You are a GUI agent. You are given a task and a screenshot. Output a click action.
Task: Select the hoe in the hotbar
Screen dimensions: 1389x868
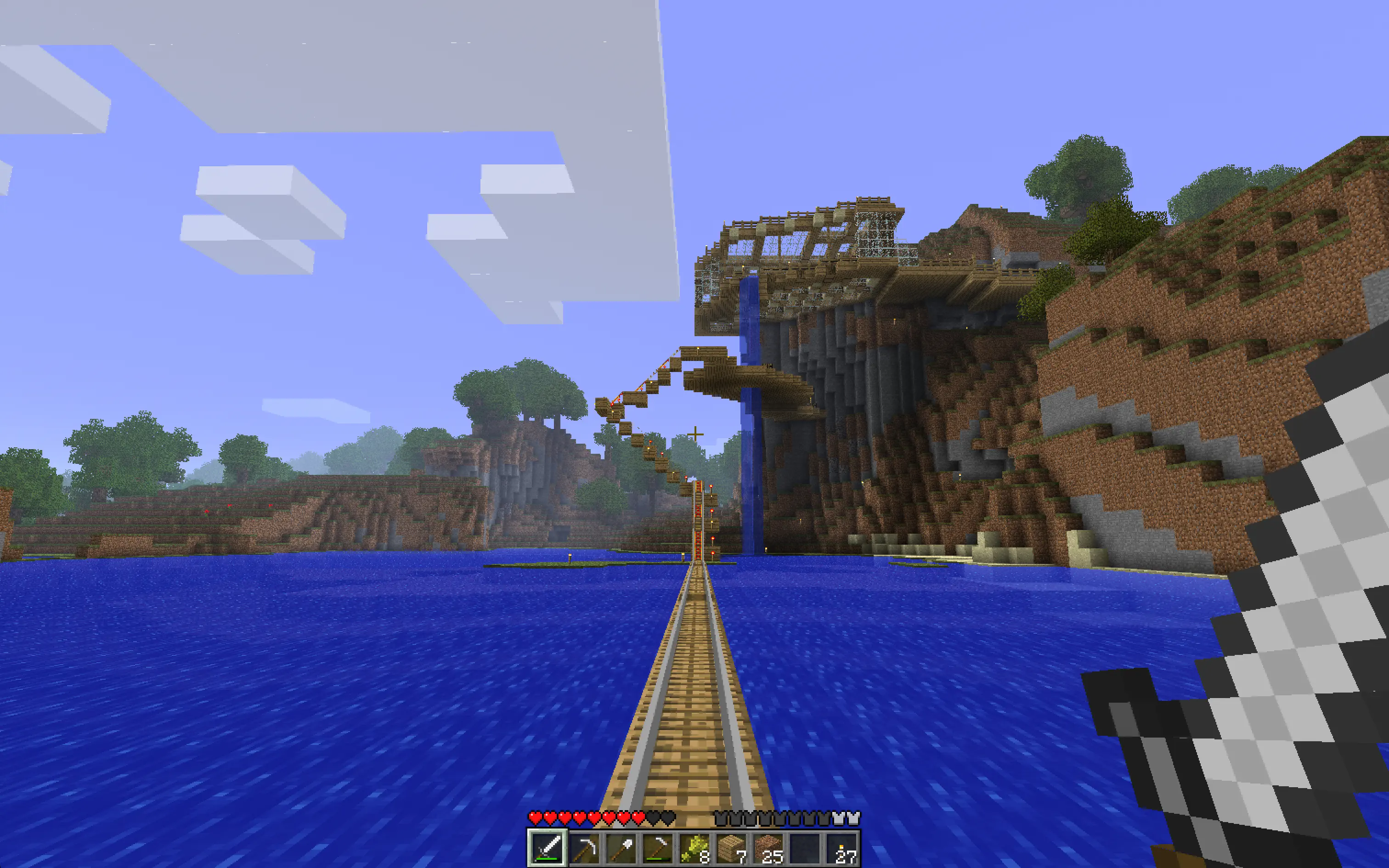658,849
